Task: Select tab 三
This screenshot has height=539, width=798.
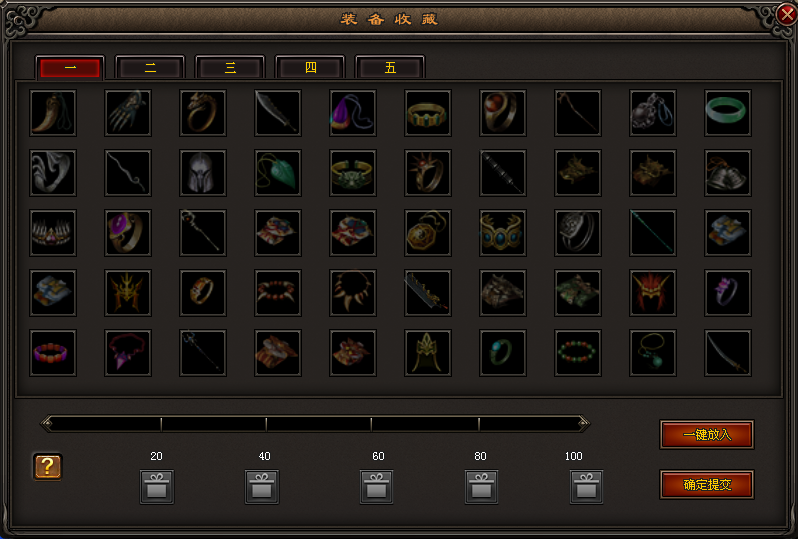Action: pyautogui.click(x=230, y=68)
